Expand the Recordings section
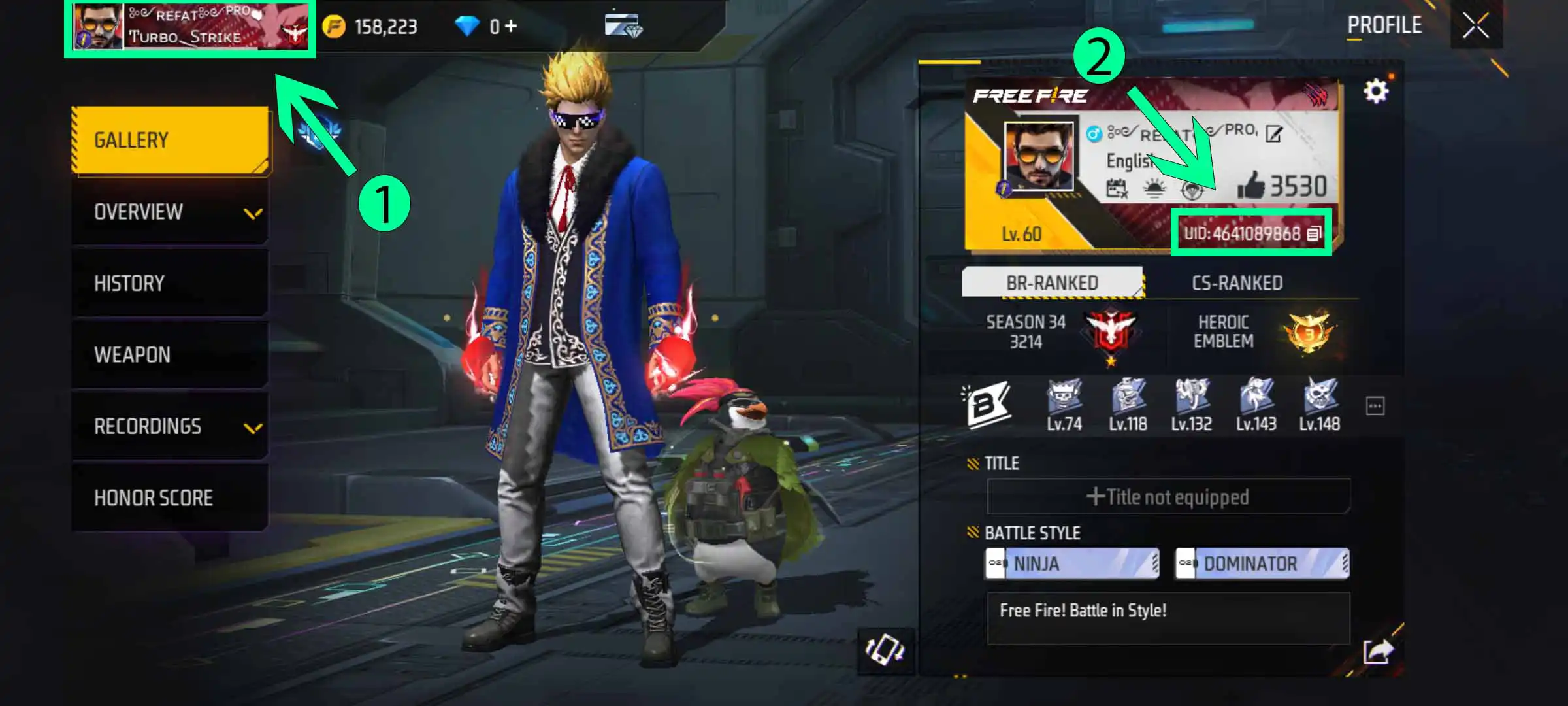Image resolution: width=1568 pixels, height=706 pixels. tap(170, 426)
